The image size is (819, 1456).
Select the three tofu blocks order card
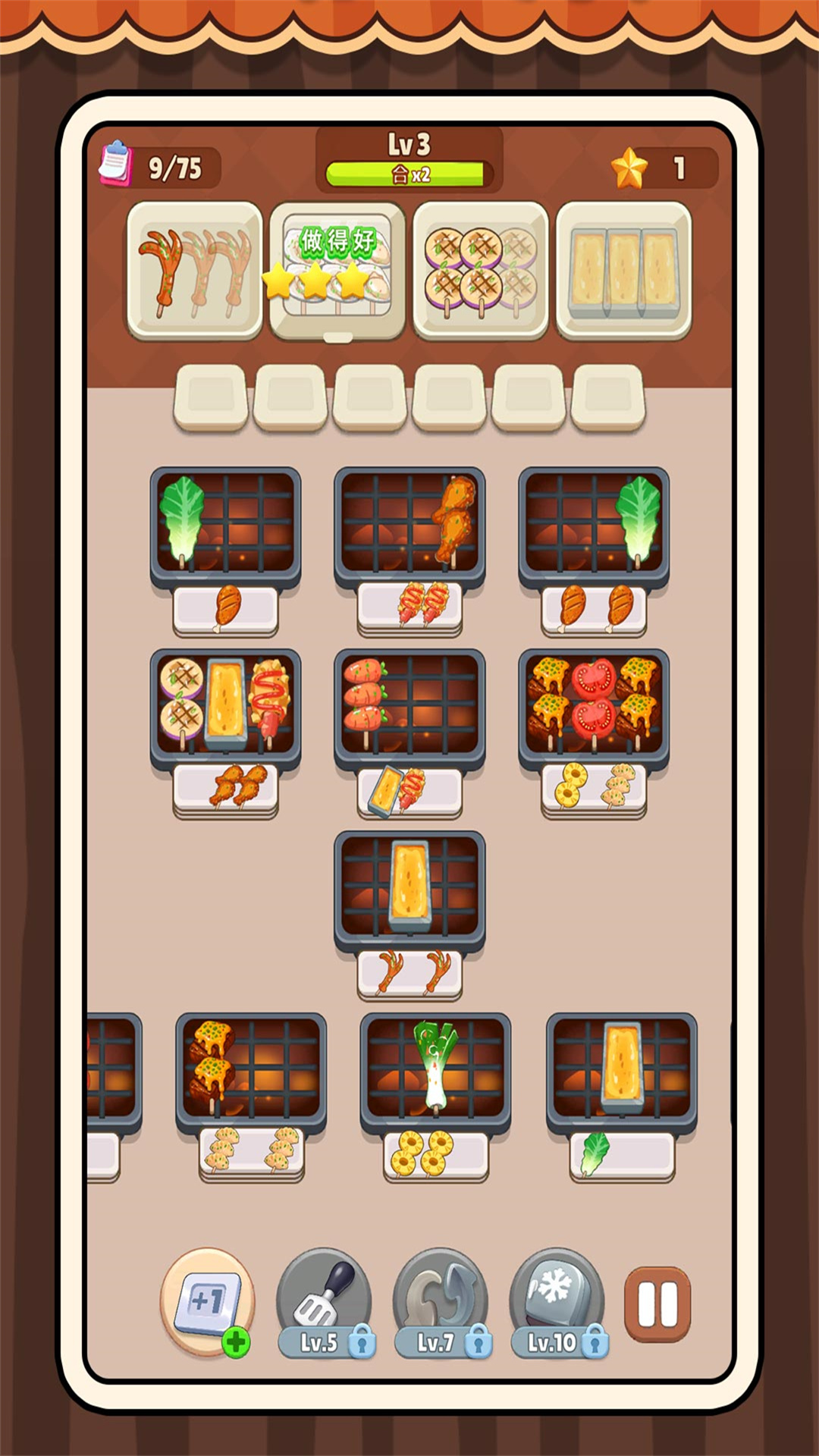[623, 271]
